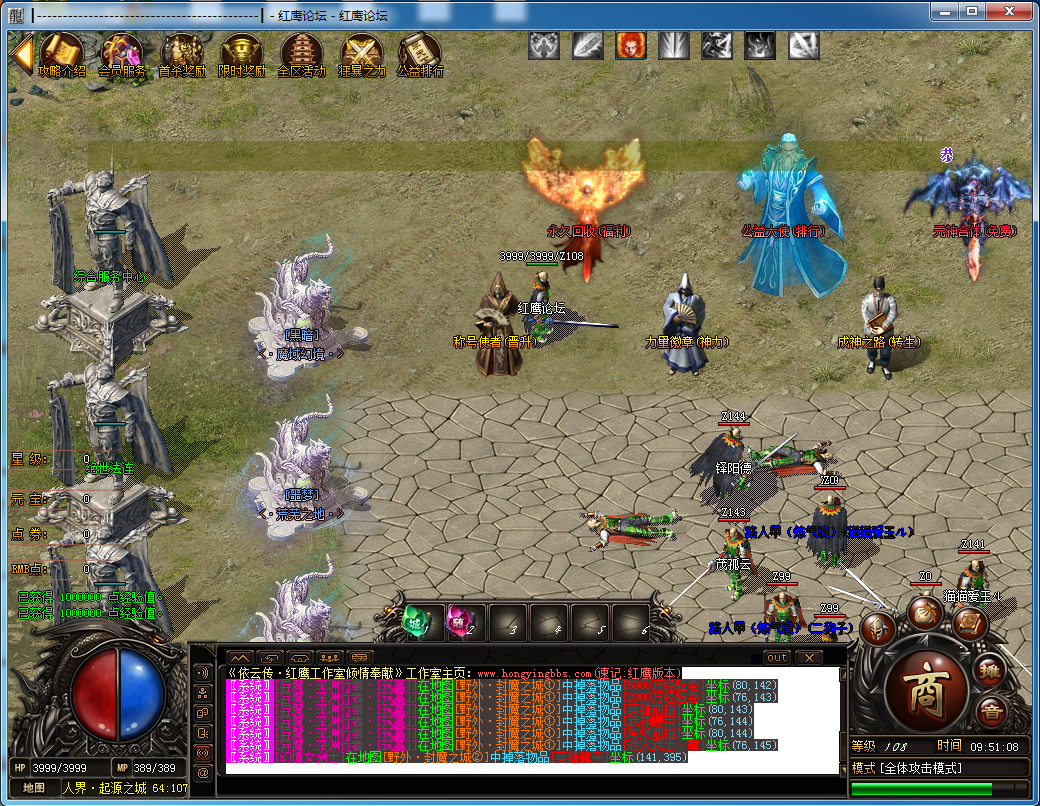Collapse the top menu with the yellow arrow
Image resolution: width=1040 pixels, height=806 pixels.
[x=21, y=53]
